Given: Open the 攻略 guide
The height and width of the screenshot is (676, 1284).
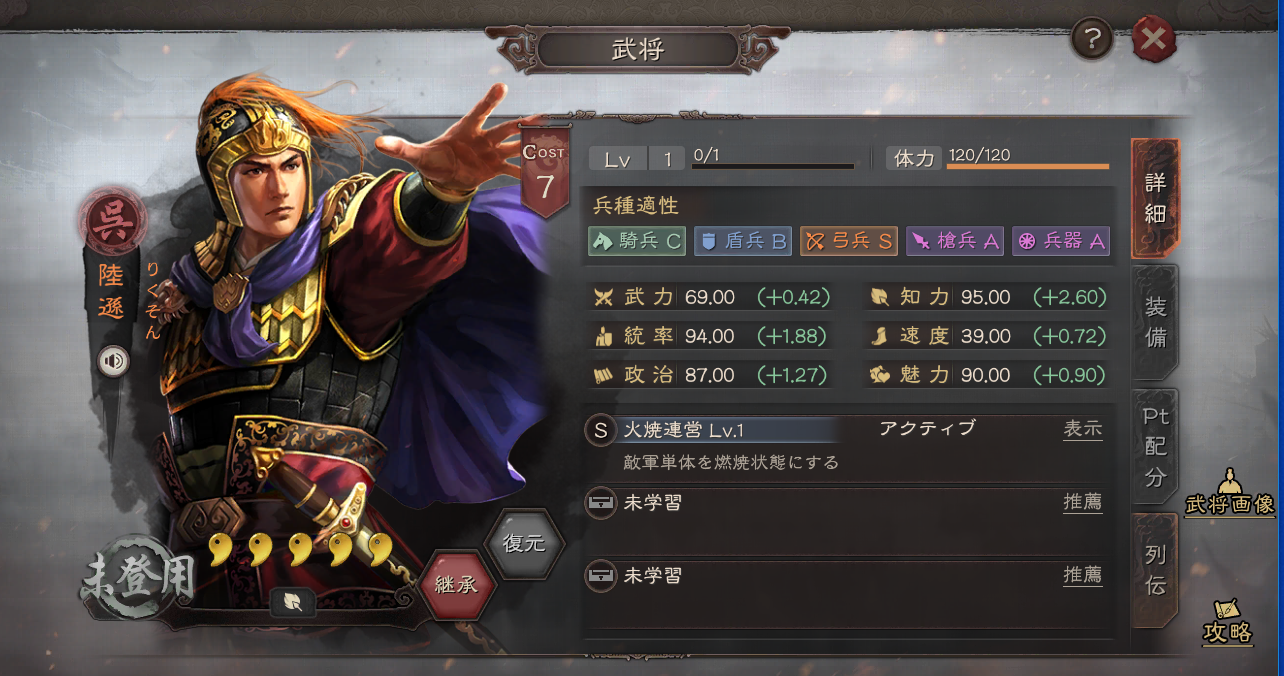Looking at the screenshot, I should pos(1227,622).
